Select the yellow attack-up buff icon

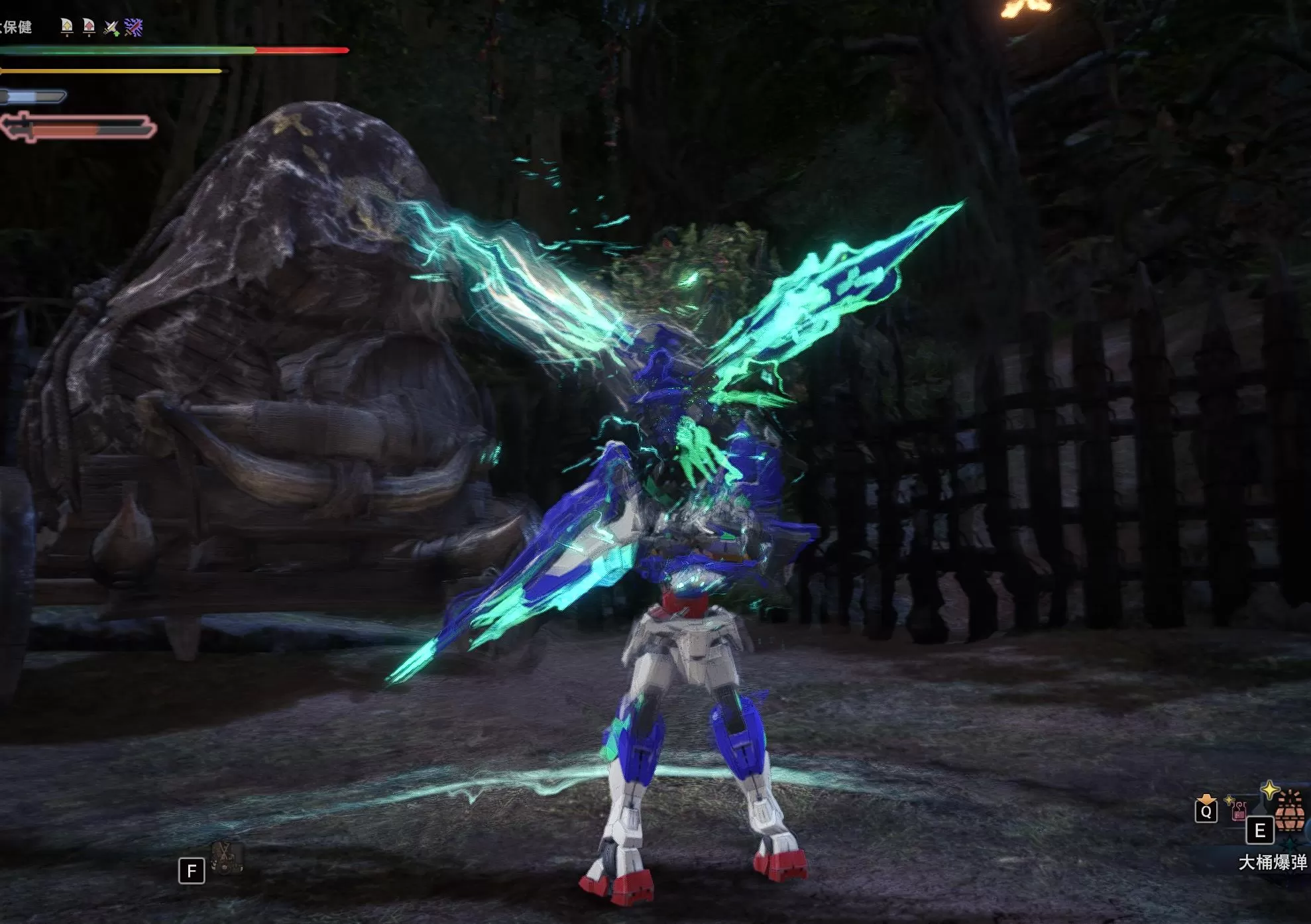pos(67,27)
